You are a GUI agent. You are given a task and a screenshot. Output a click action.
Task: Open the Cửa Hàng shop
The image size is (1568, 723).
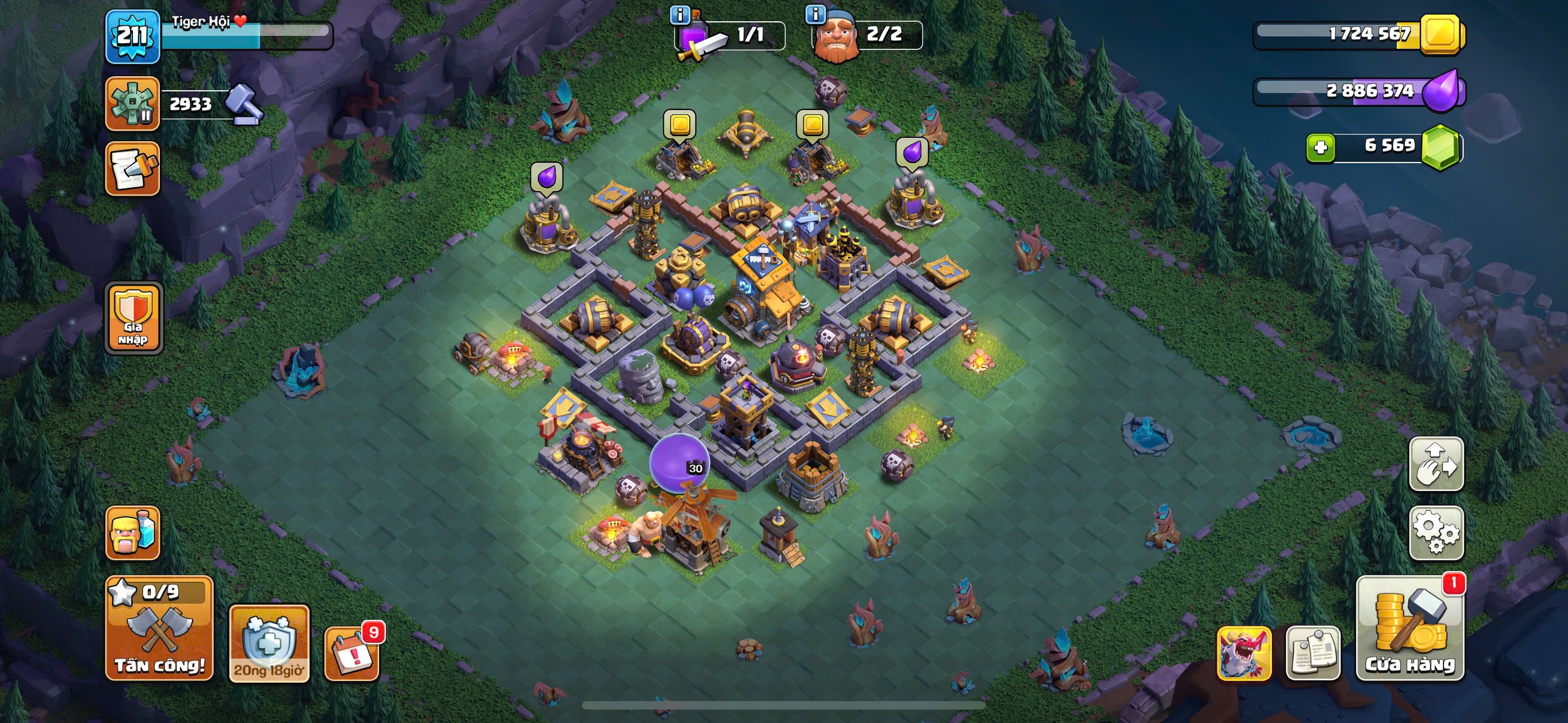1410,628
